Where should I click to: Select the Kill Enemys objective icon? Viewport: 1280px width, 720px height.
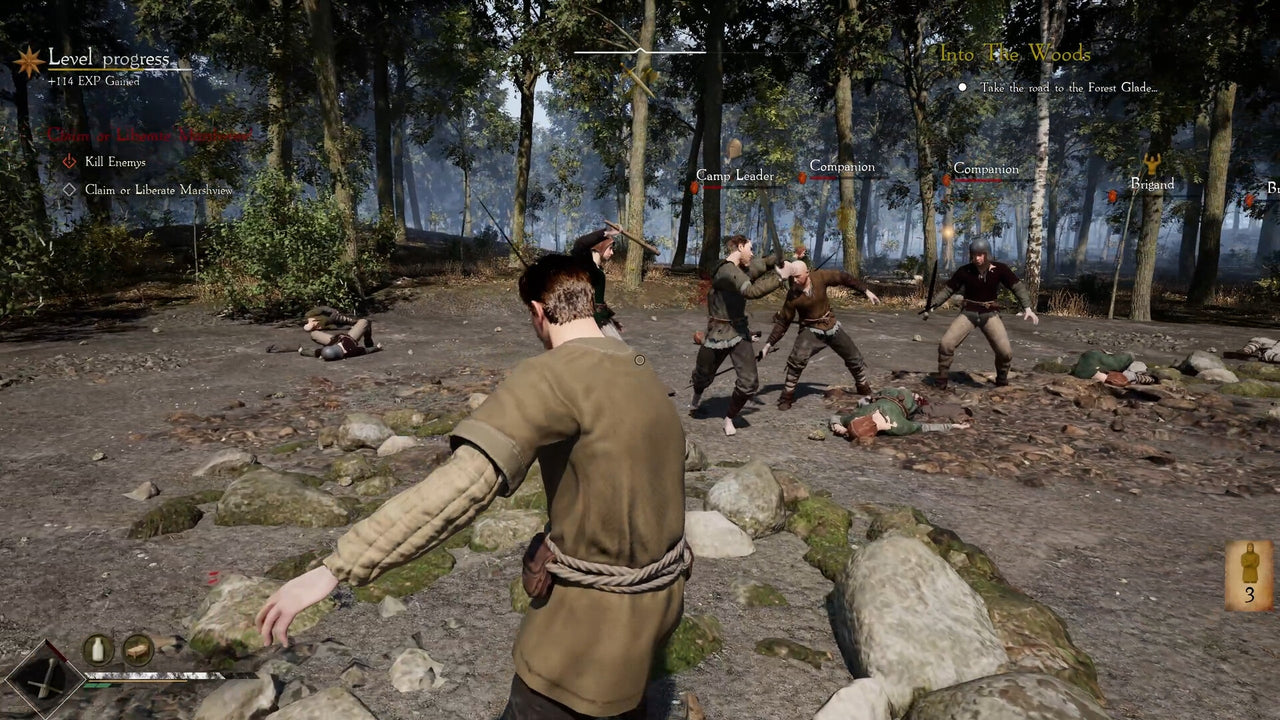tap(68, 161)
